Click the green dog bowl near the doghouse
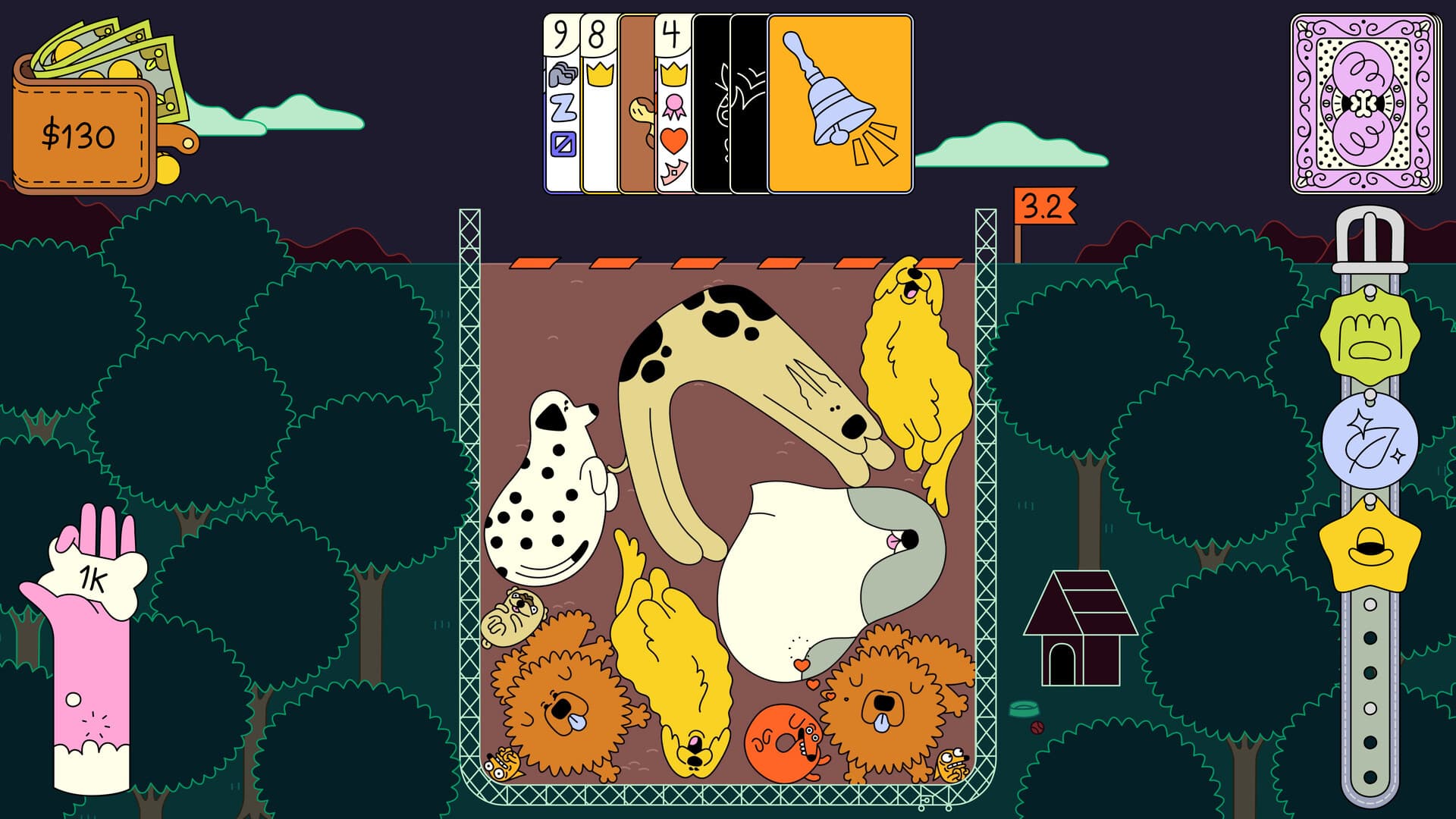Screen dimensions: 1456x819 coord(1025,707)
